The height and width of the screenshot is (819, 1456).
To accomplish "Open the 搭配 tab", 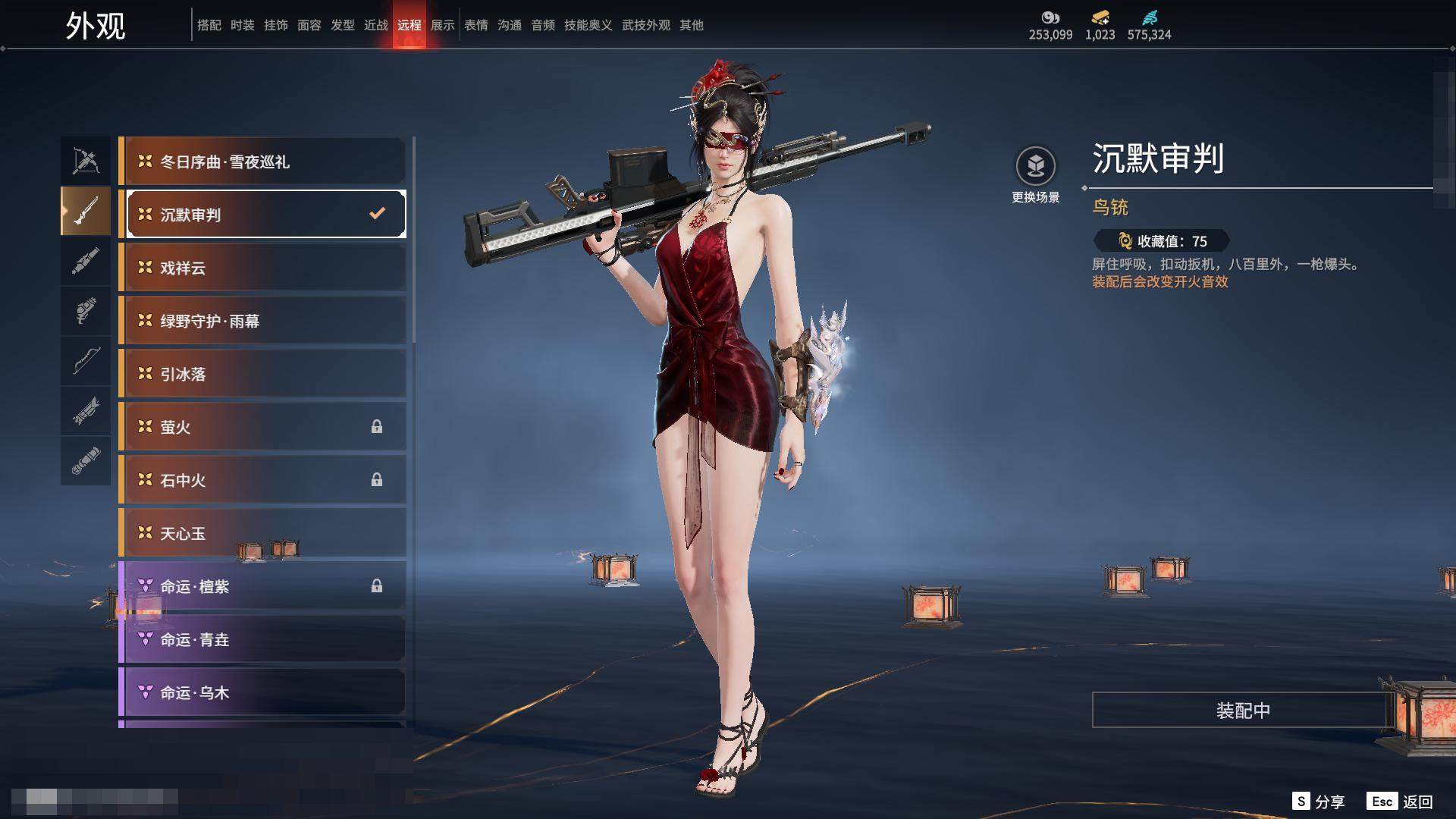I will pos(209,25).
